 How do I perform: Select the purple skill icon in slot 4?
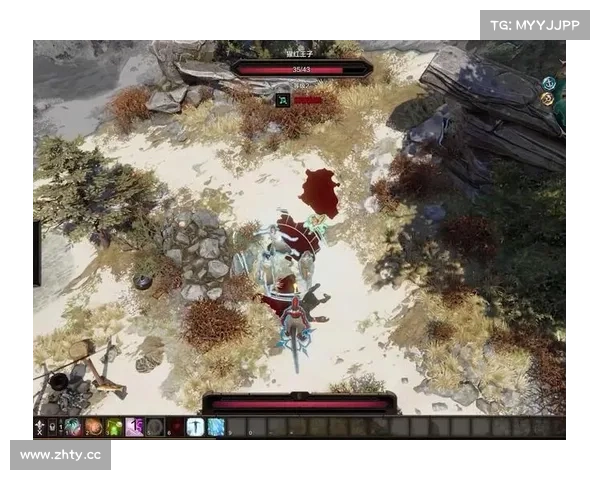[x=134, y=427]
